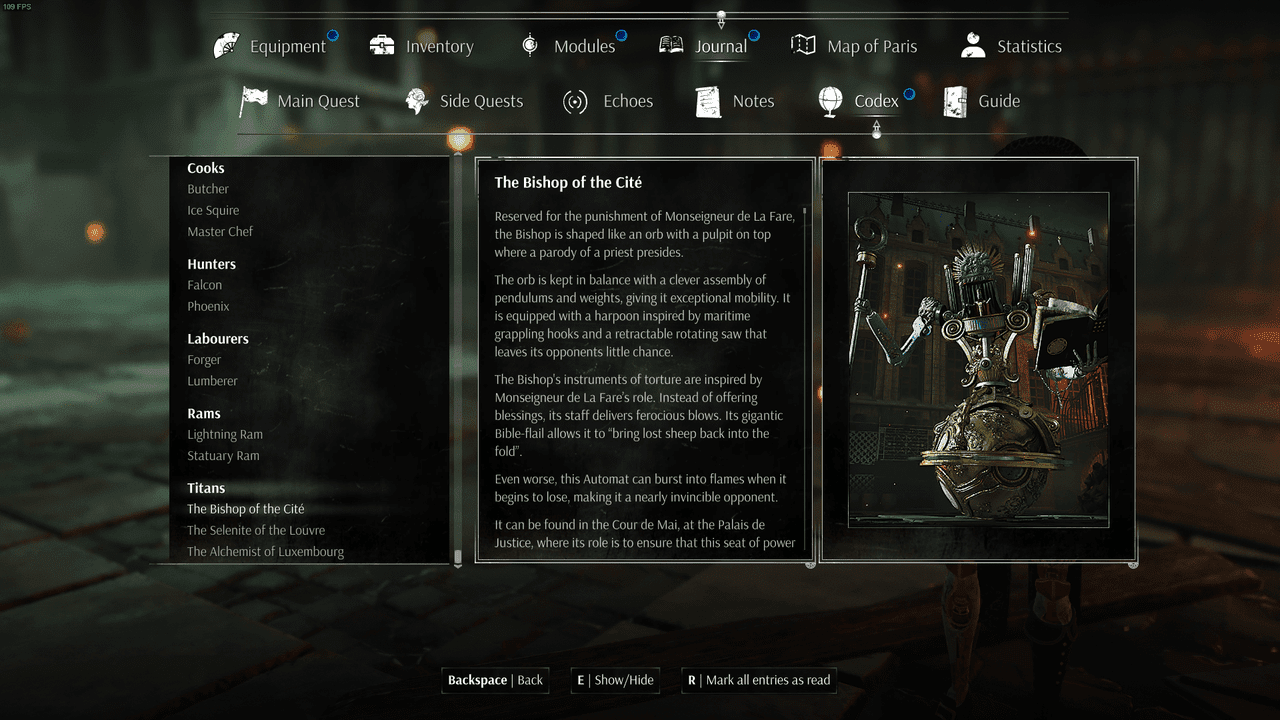Switch to the Guide section
The width and height of the screenshot is (1280, 720).
coord(982,101)
